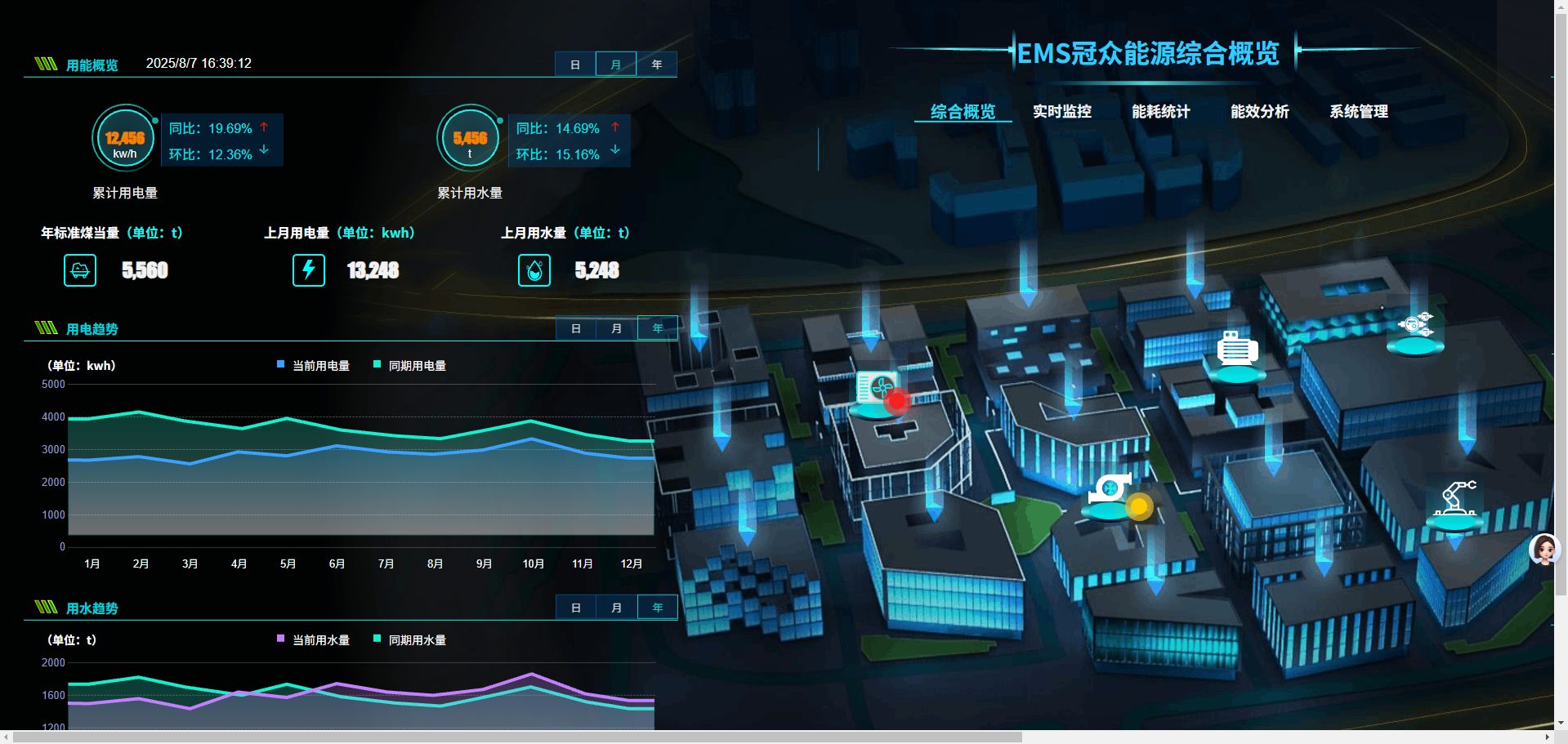Open the robotic arm device marker

(x=1455, y=502)
